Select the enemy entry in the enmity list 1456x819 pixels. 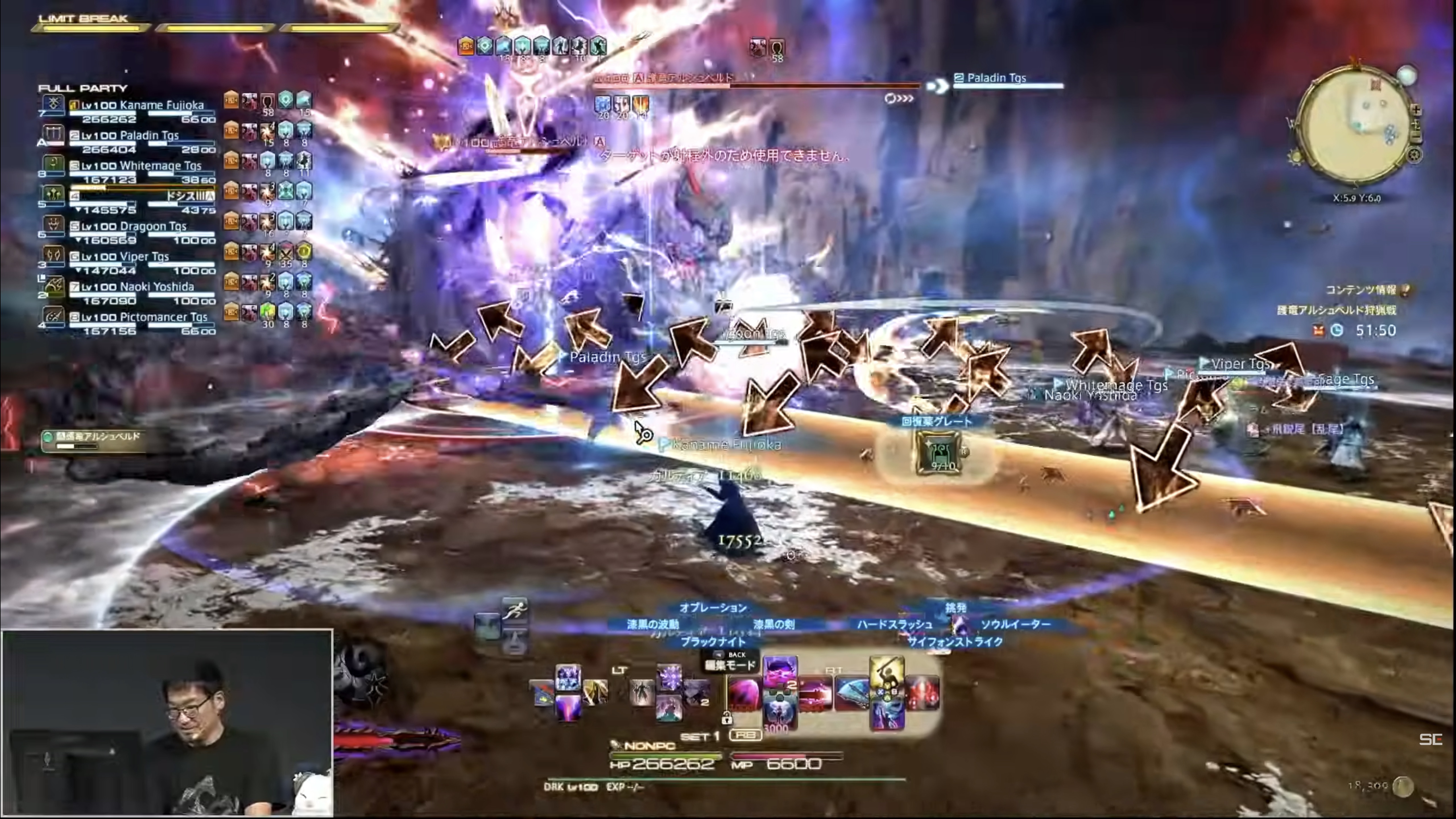point(96,440)
